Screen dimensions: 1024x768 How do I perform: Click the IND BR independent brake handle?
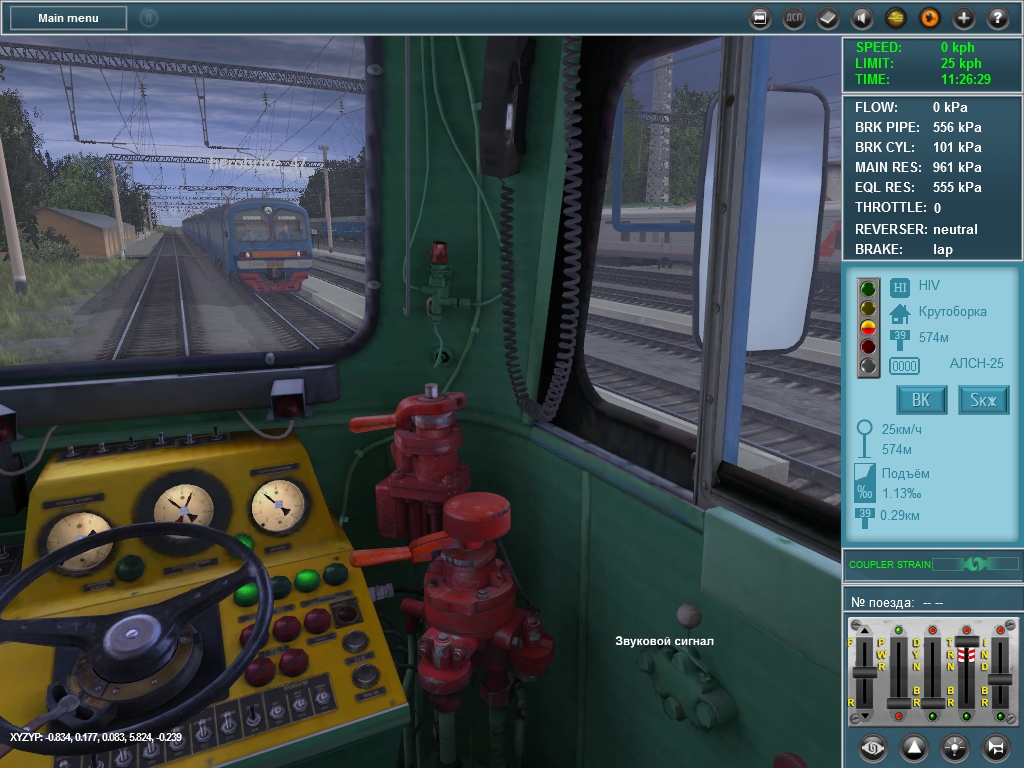[x=999, y=679]
